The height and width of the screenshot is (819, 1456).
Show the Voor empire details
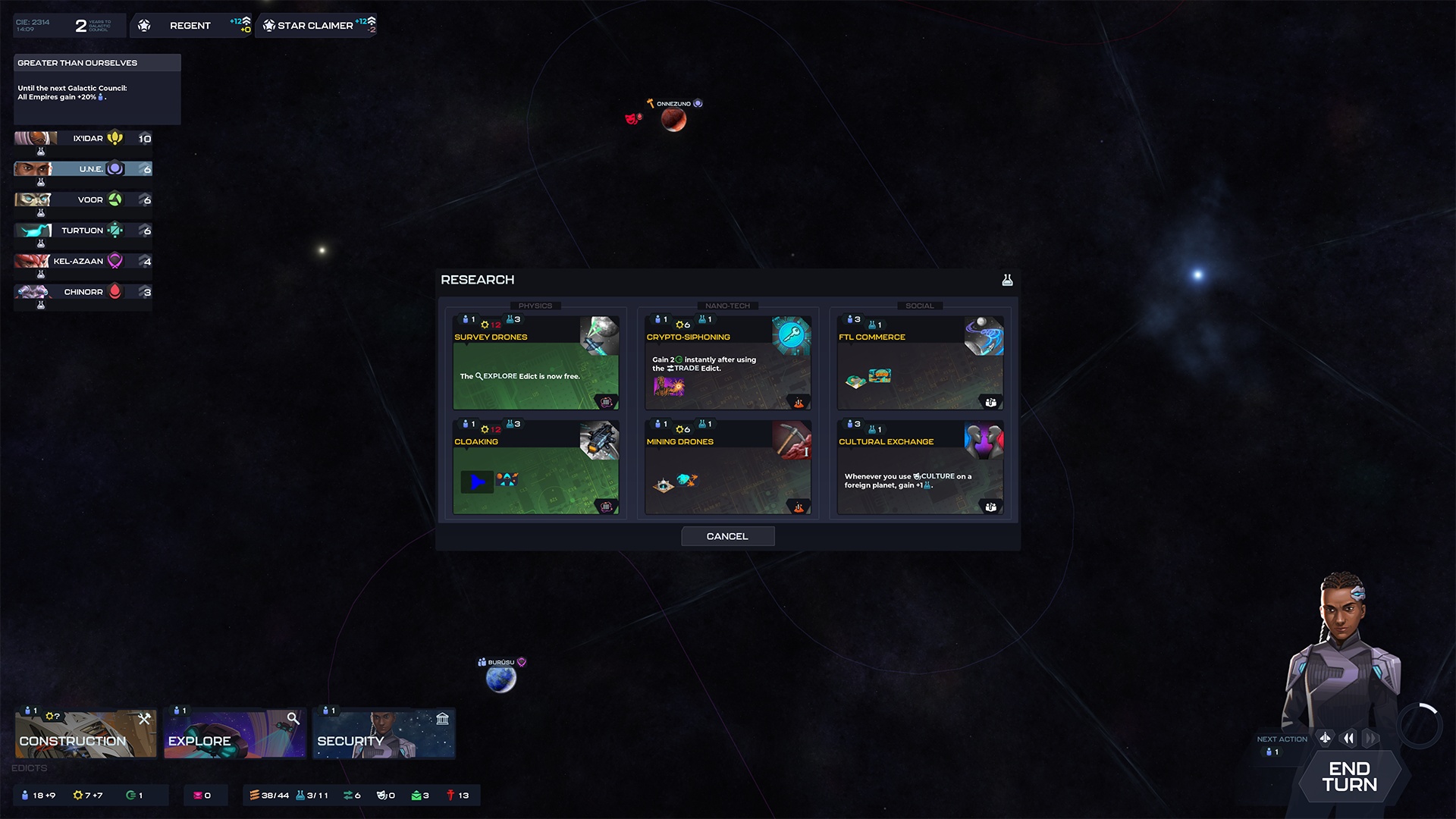[x=83, y=200]
